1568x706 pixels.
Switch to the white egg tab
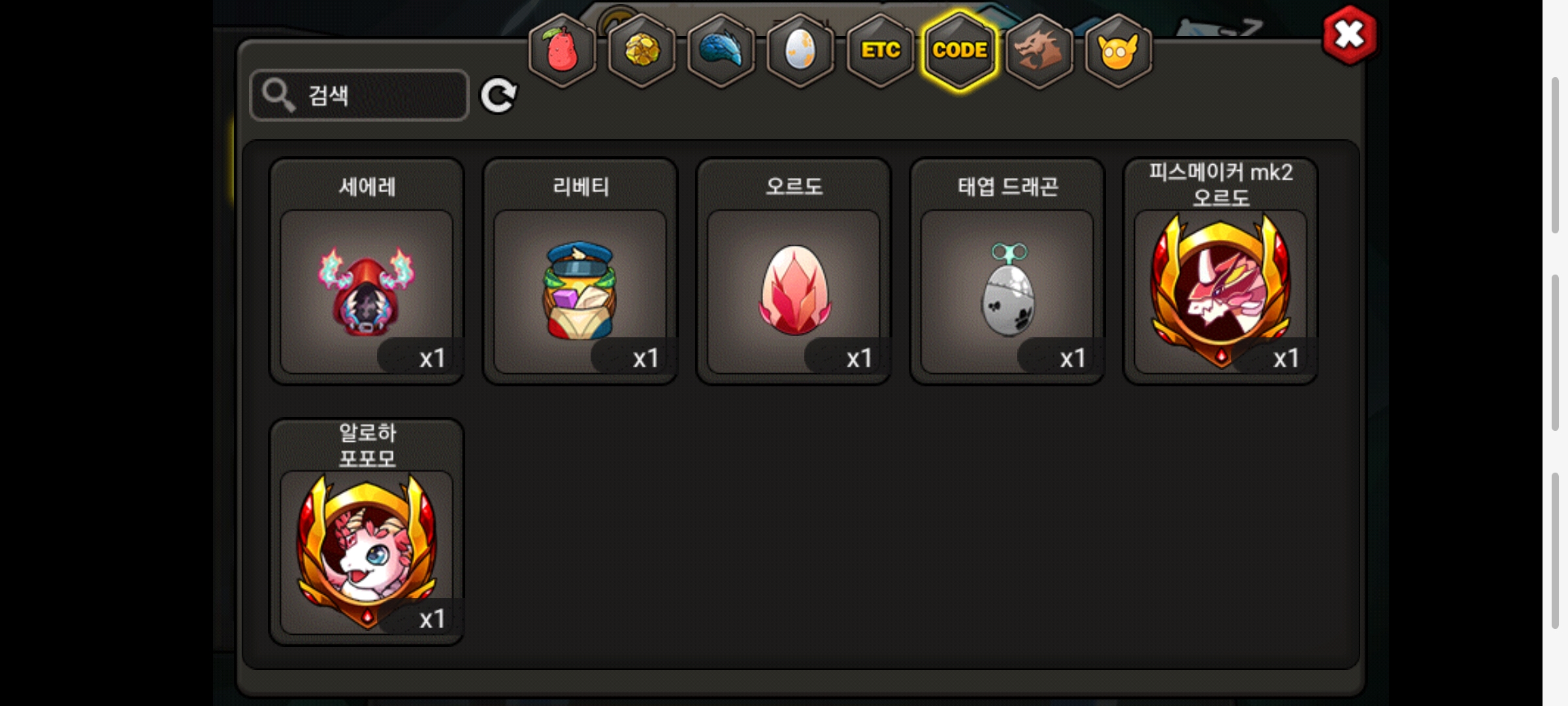[800, 51]
